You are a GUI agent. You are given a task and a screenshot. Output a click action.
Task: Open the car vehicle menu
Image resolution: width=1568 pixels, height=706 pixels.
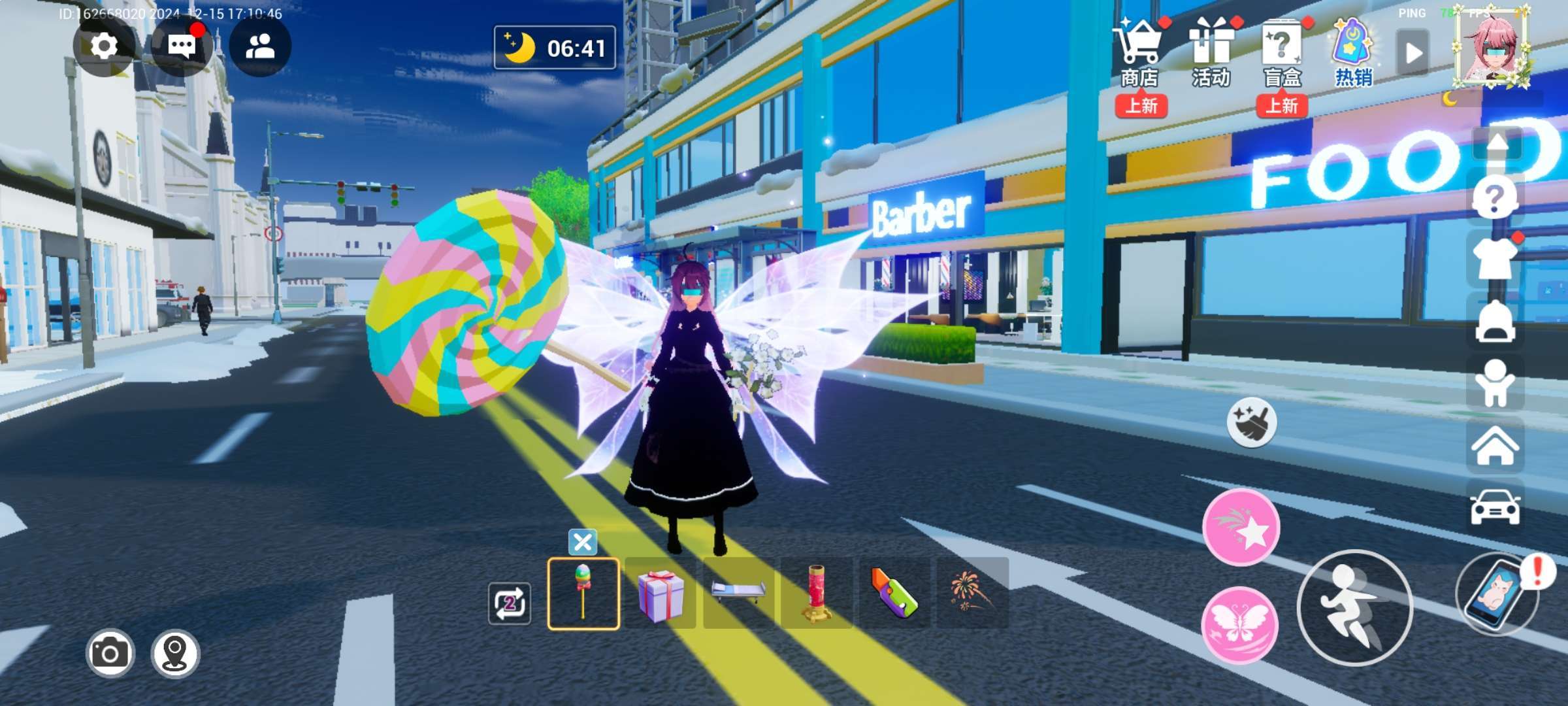1495,507
